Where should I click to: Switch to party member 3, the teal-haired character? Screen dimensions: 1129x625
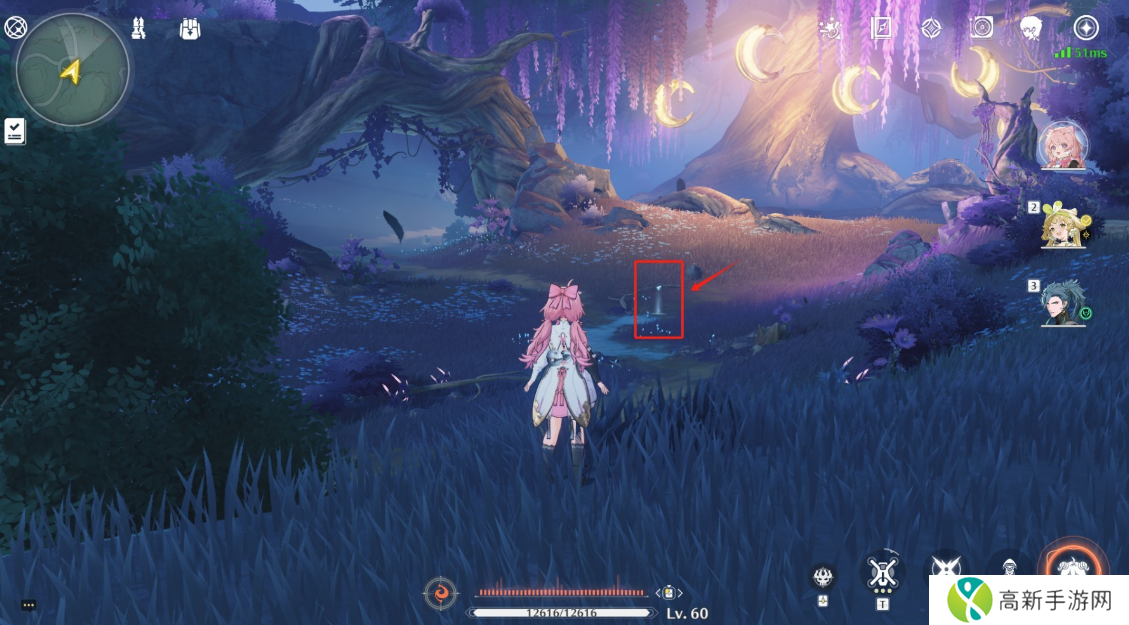[1064, 302]
